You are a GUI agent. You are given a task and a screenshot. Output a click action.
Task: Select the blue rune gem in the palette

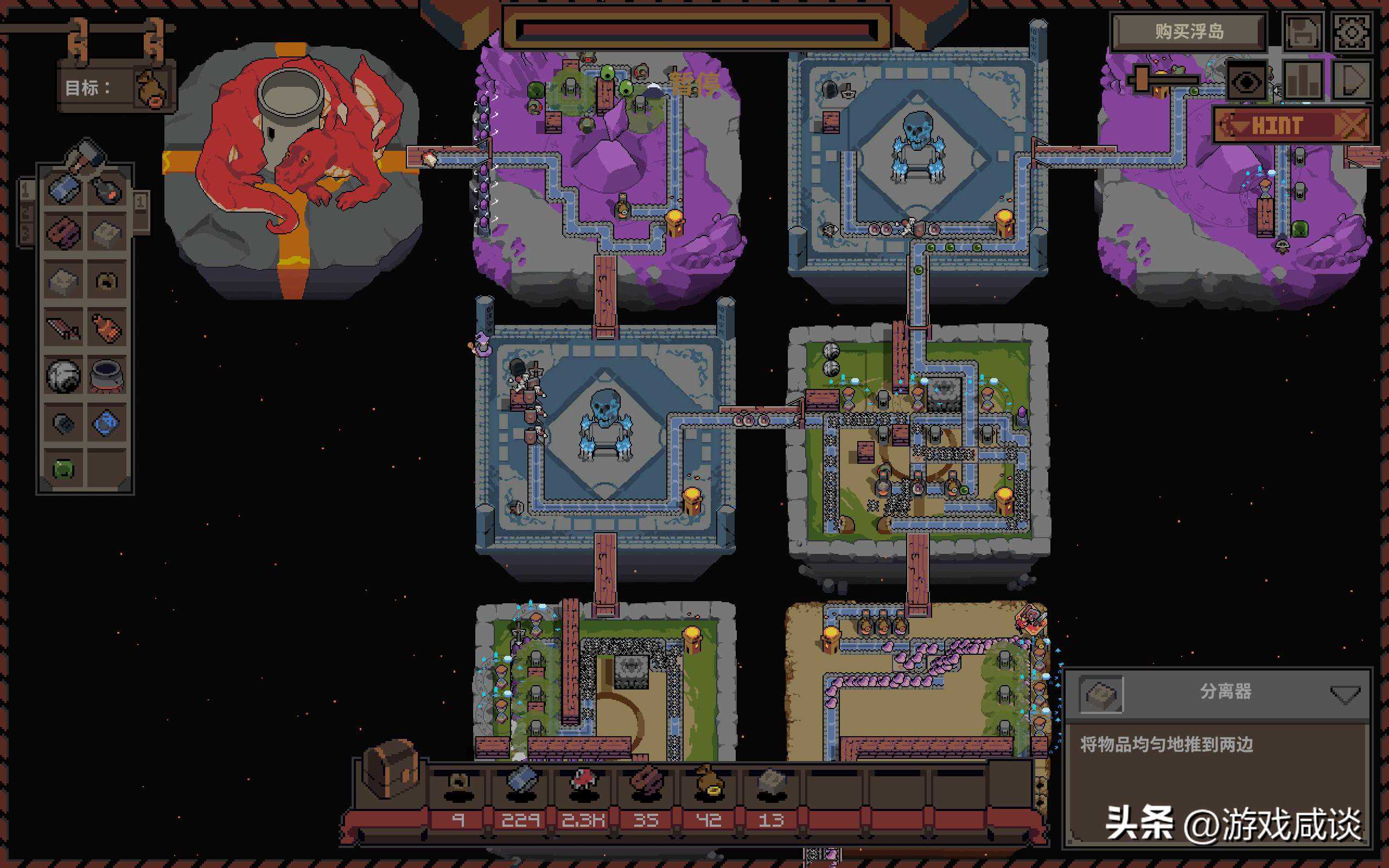coord(107,423)
